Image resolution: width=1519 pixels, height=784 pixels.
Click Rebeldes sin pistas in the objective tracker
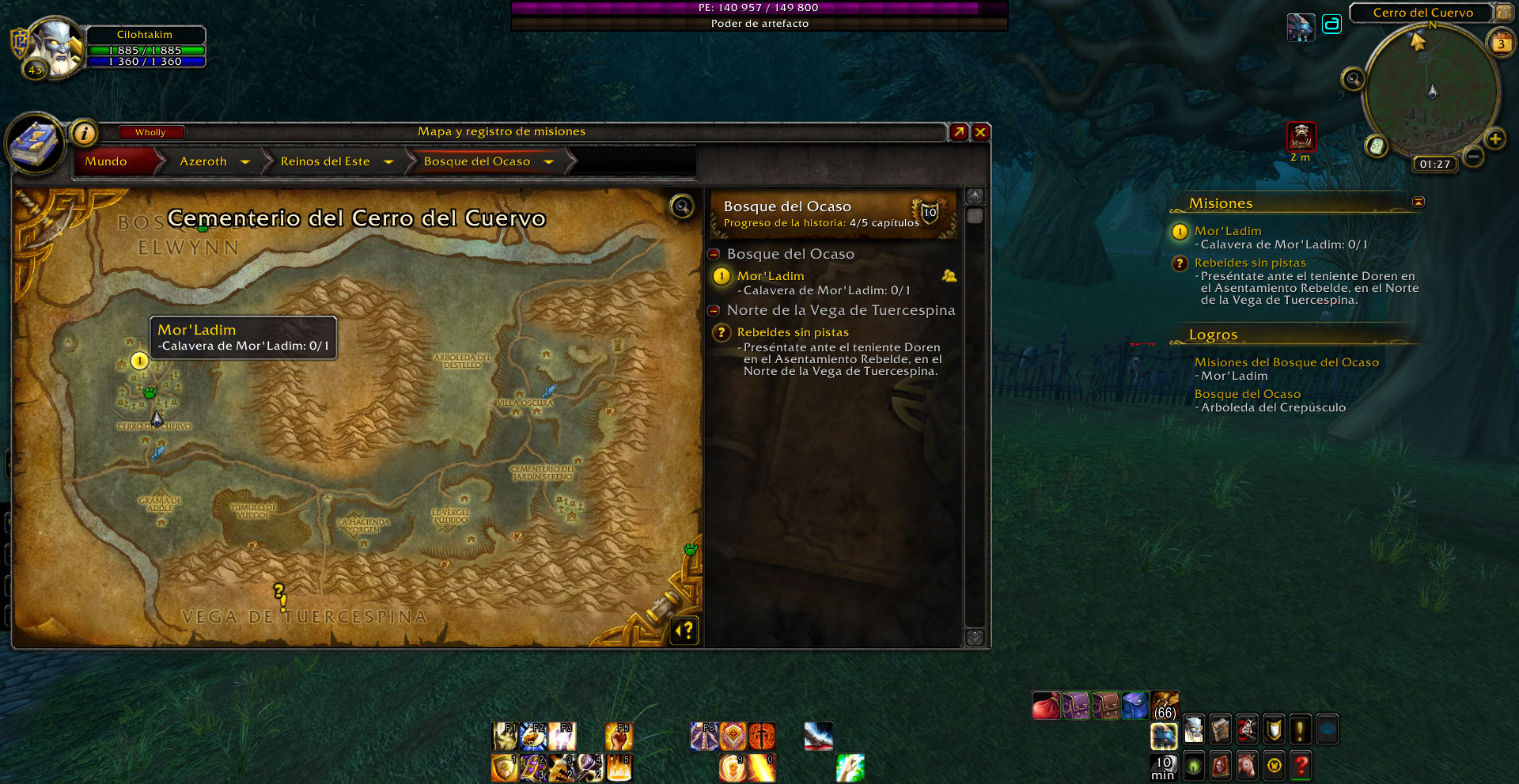(1250, 263)
